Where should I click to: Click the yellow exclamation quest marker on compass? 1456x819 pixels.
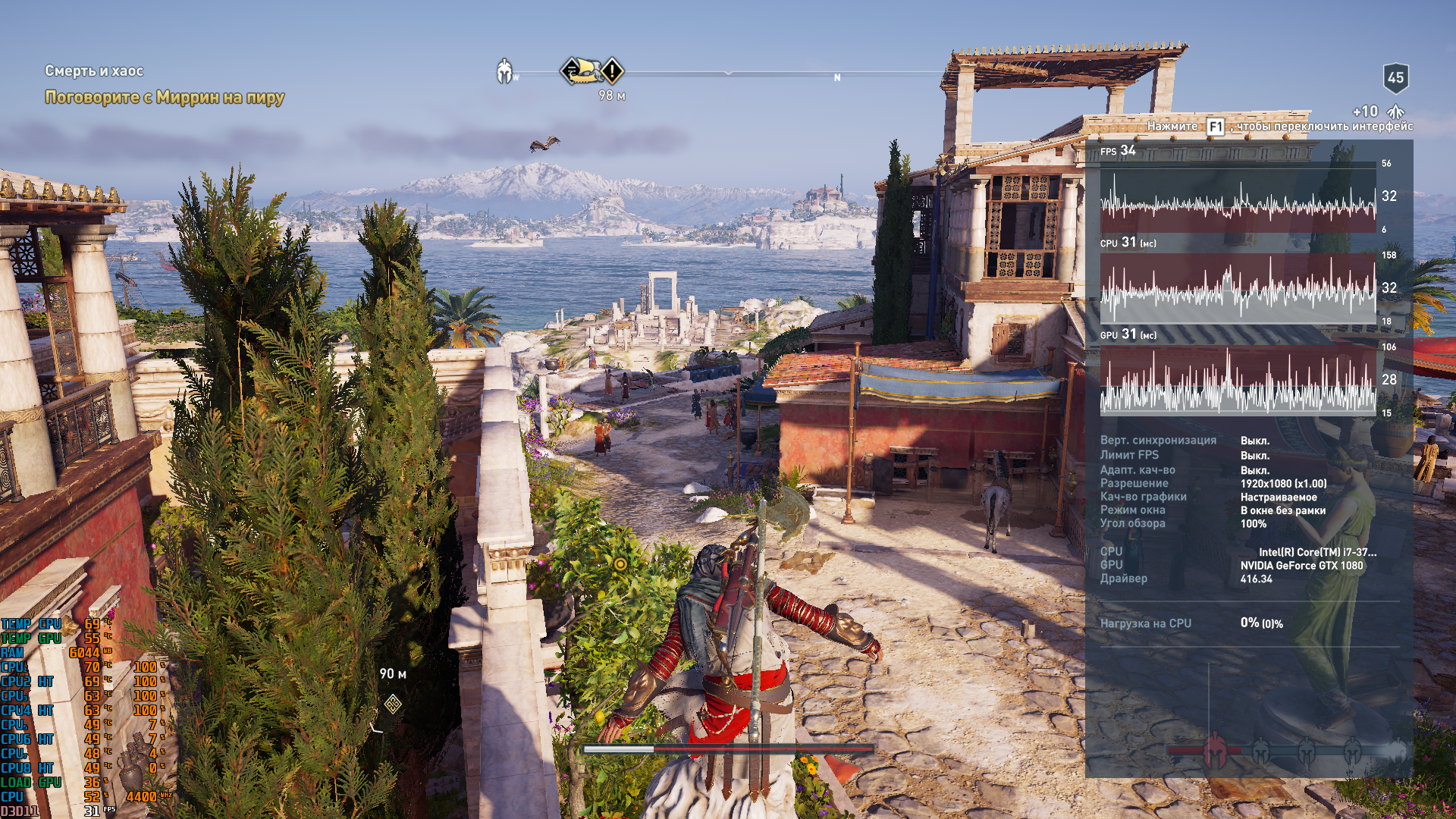(612, 71)
